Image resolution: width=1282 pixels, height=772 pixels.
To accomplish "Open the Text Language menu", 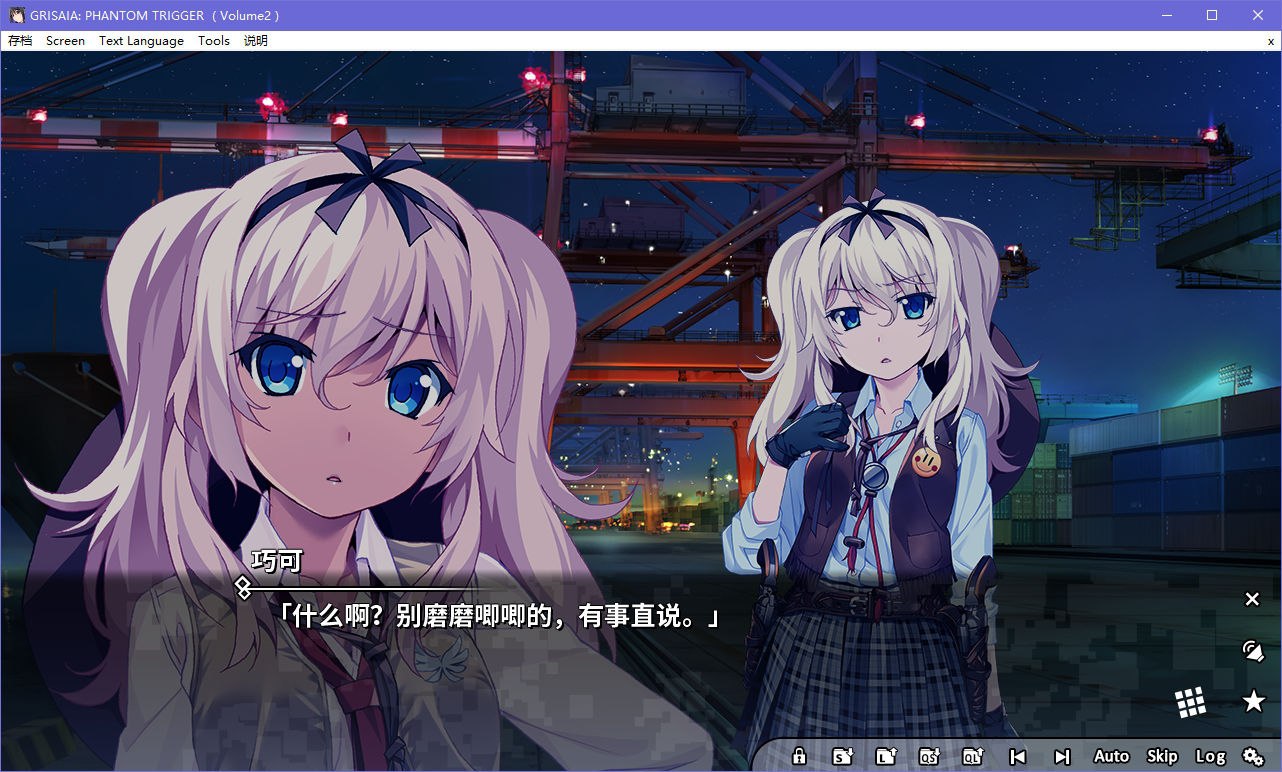I will coord(140,41).
